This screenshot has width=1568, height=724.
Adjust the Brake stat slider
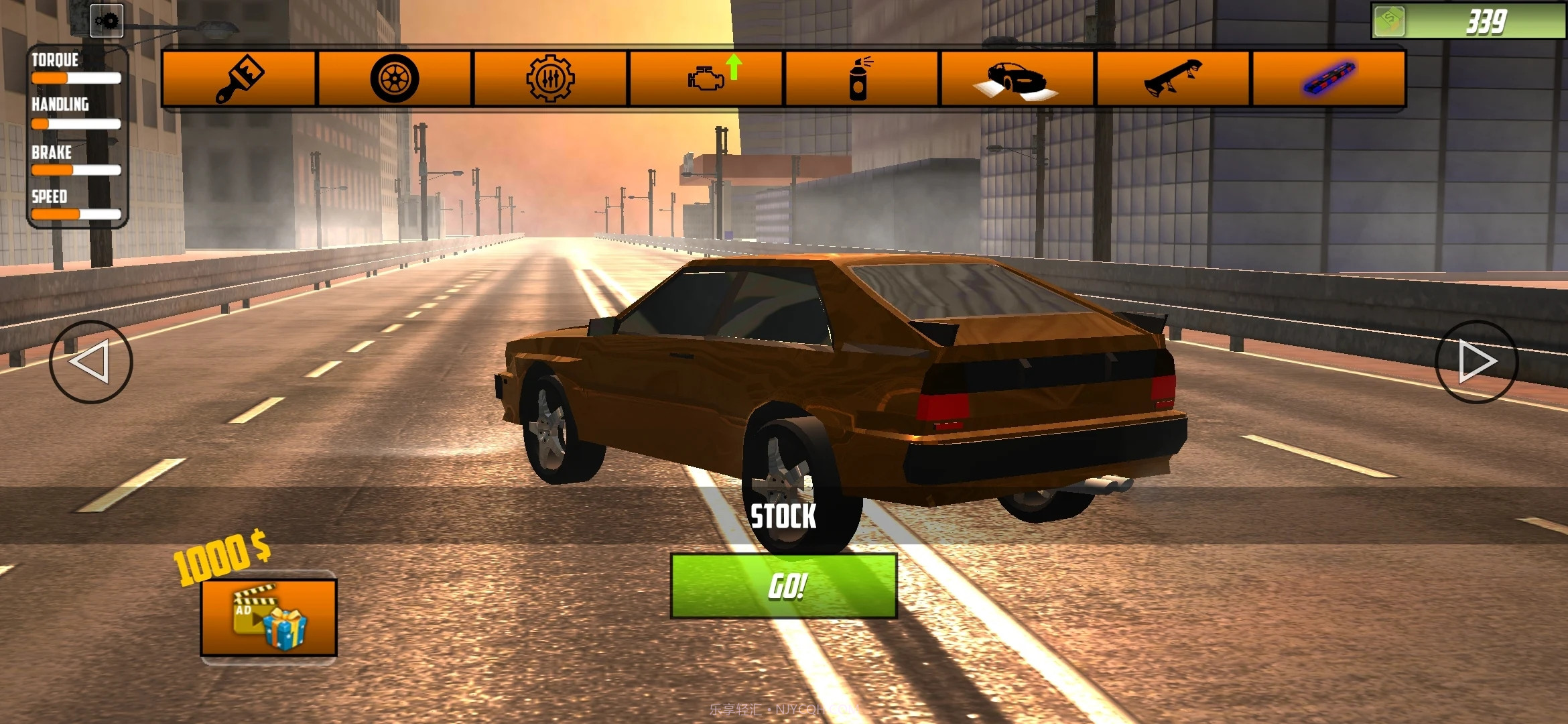[x=76, y=171]
